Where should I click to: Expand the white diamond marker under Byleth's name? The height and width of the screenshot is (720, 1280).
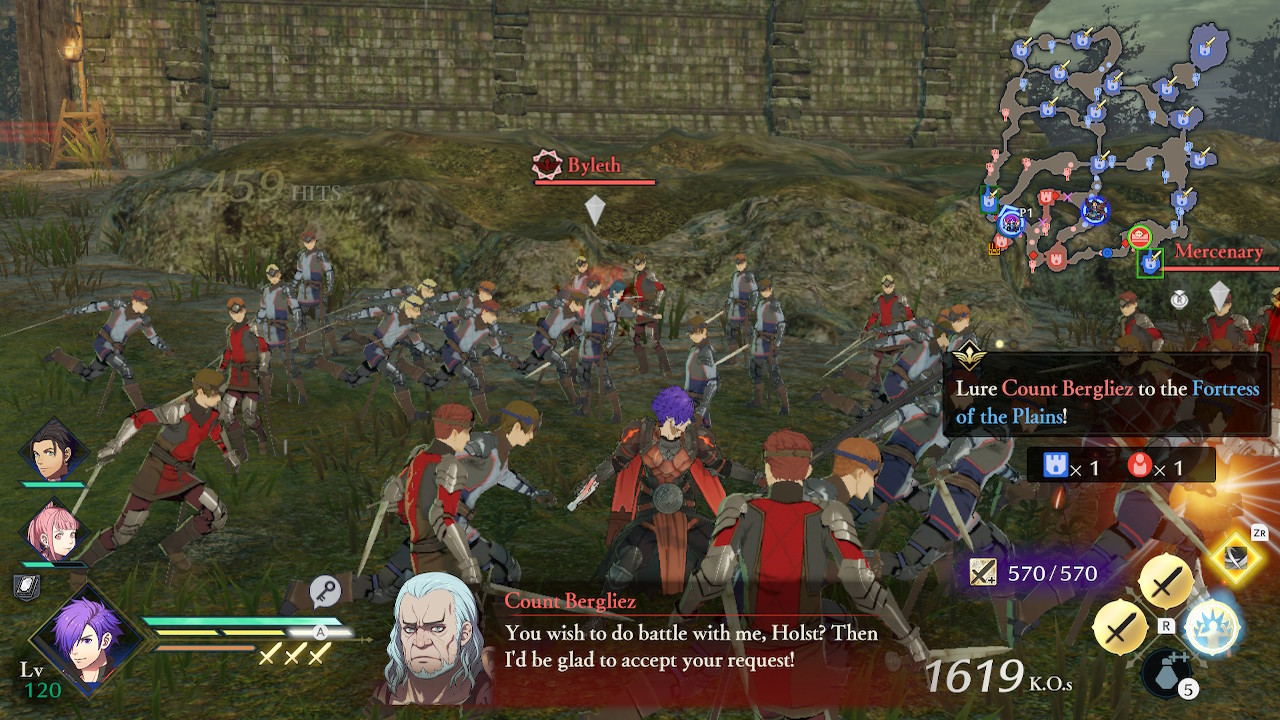click(595, 208)
